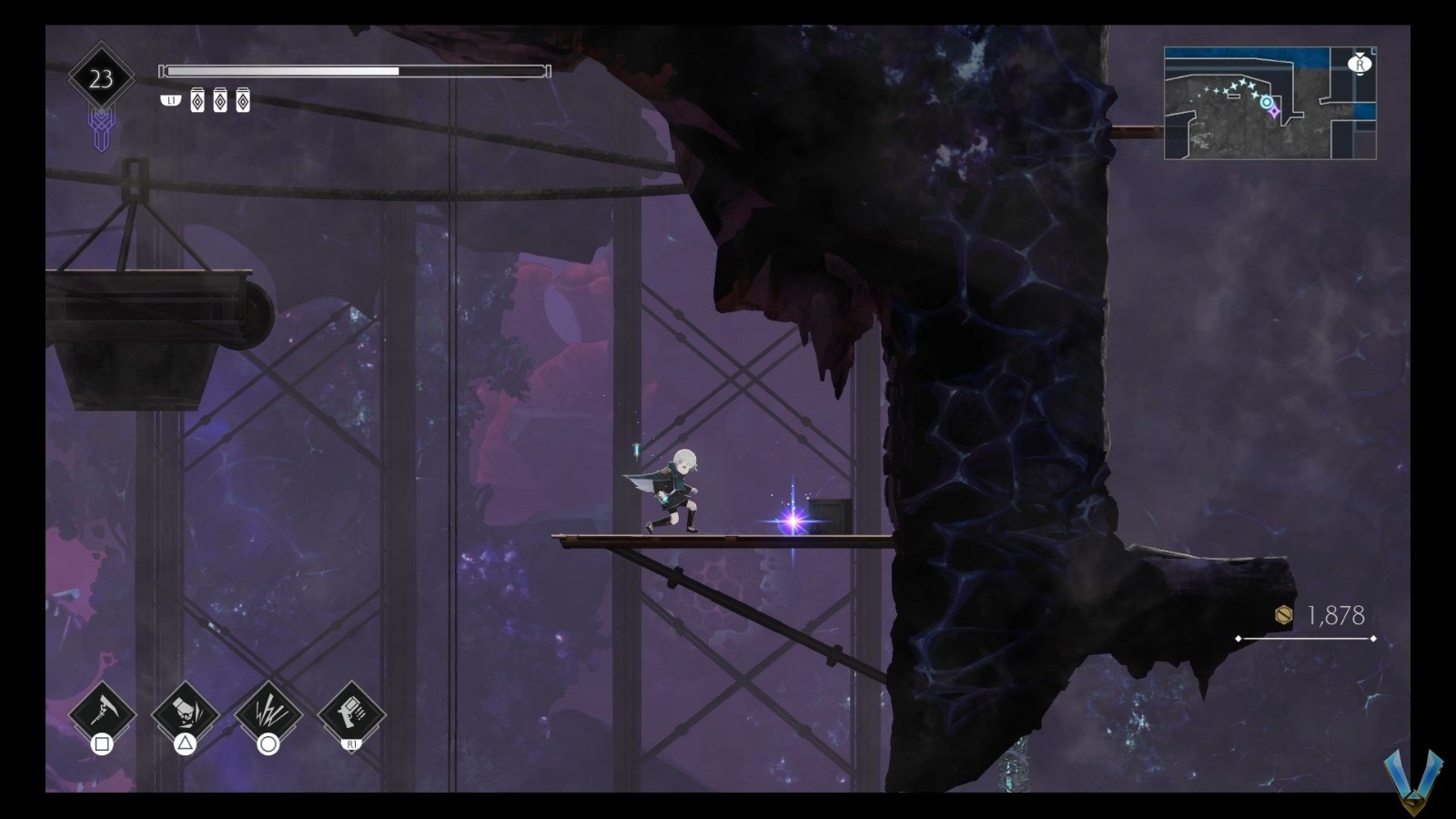This screenshot has height=819, width=1456.
Task: Click the Triangle button badge under the second skill
Action: [186, 743]
